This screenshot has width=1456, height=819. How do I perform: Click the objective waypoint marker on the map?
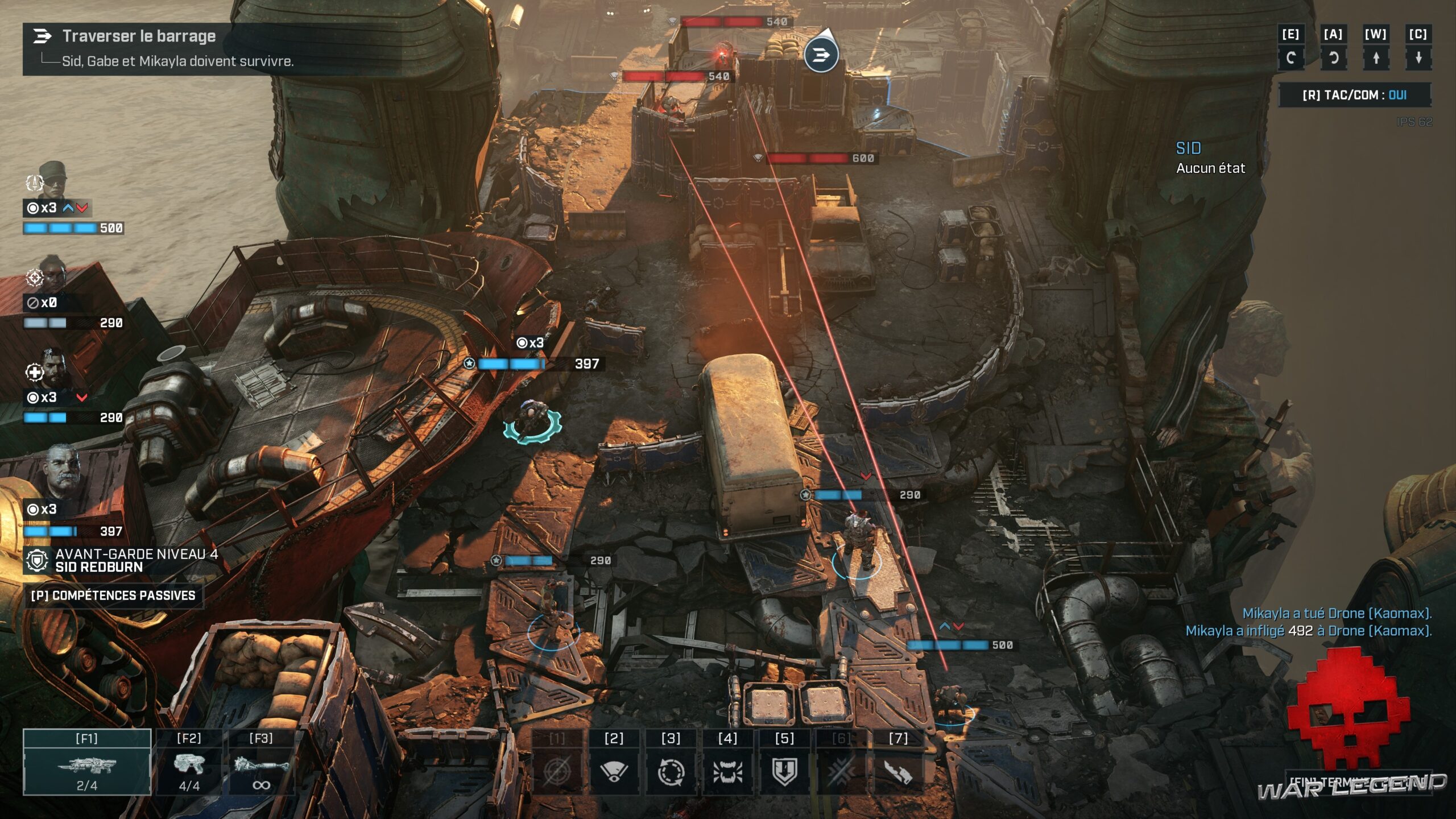[821, 55]
